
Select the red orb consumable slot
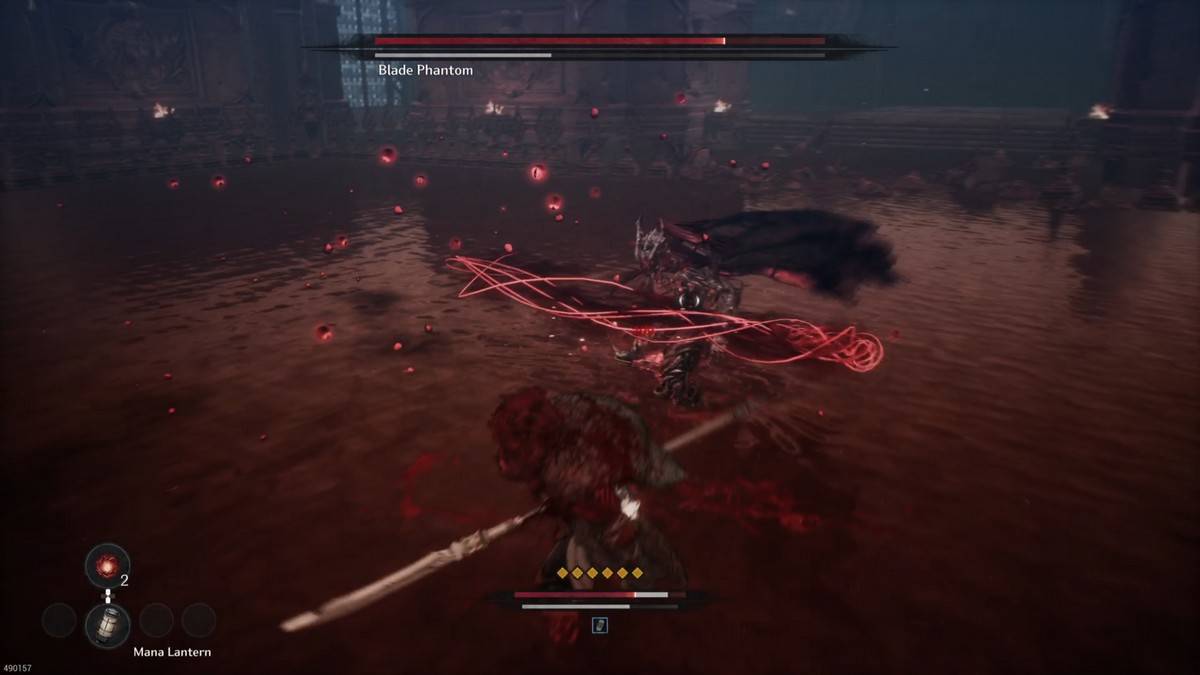[x=107, y=565]
